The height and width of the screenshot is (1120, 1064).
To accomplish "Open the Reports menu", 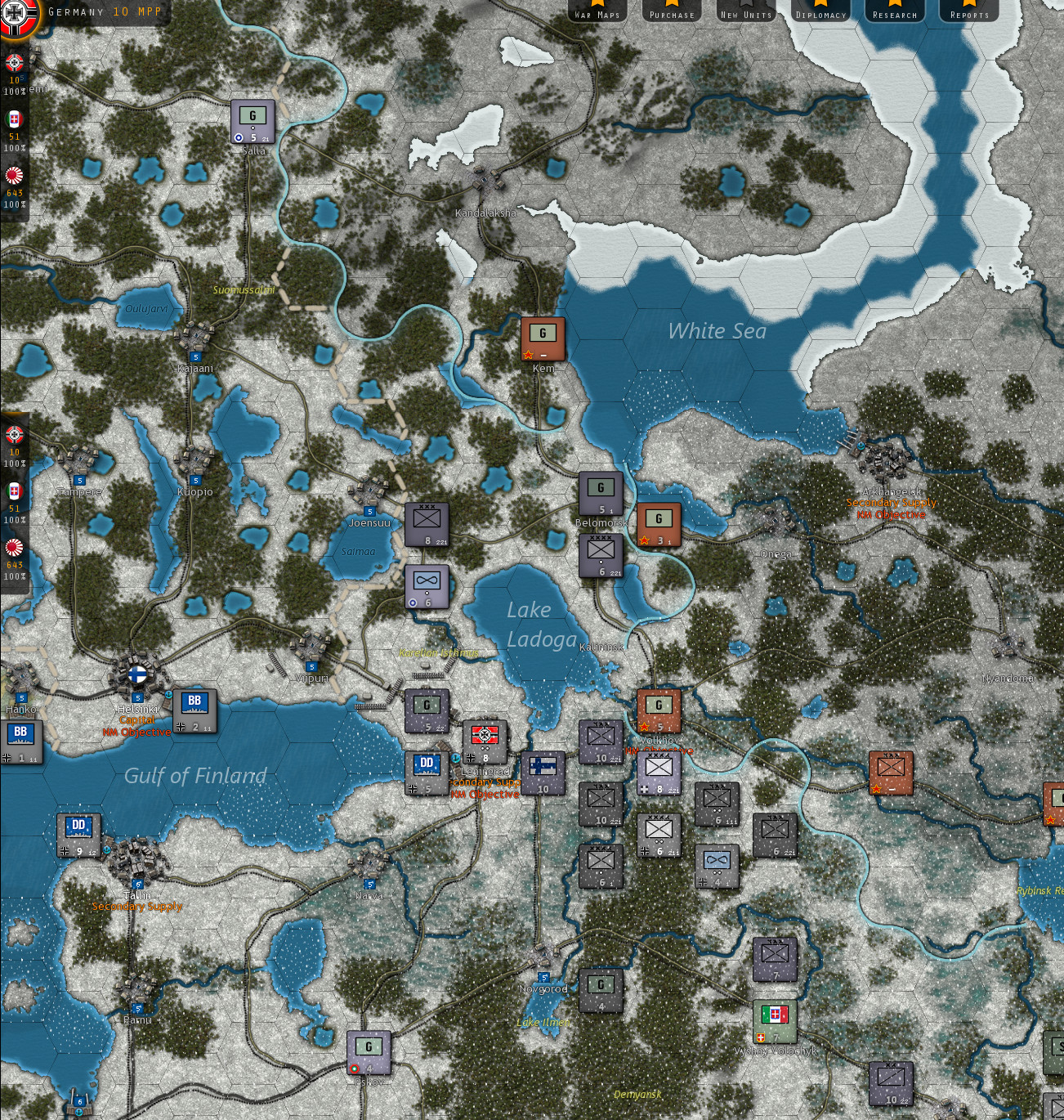I will click(968, 13).
